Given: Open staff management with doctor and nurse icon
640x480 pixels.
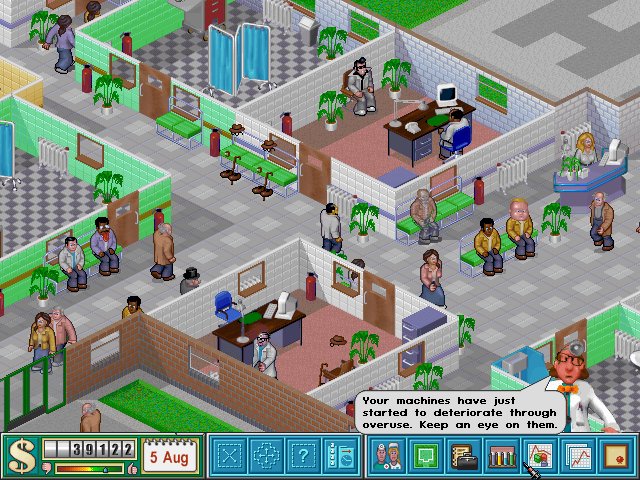Looking at the screenshot, I should pos(388,458).
